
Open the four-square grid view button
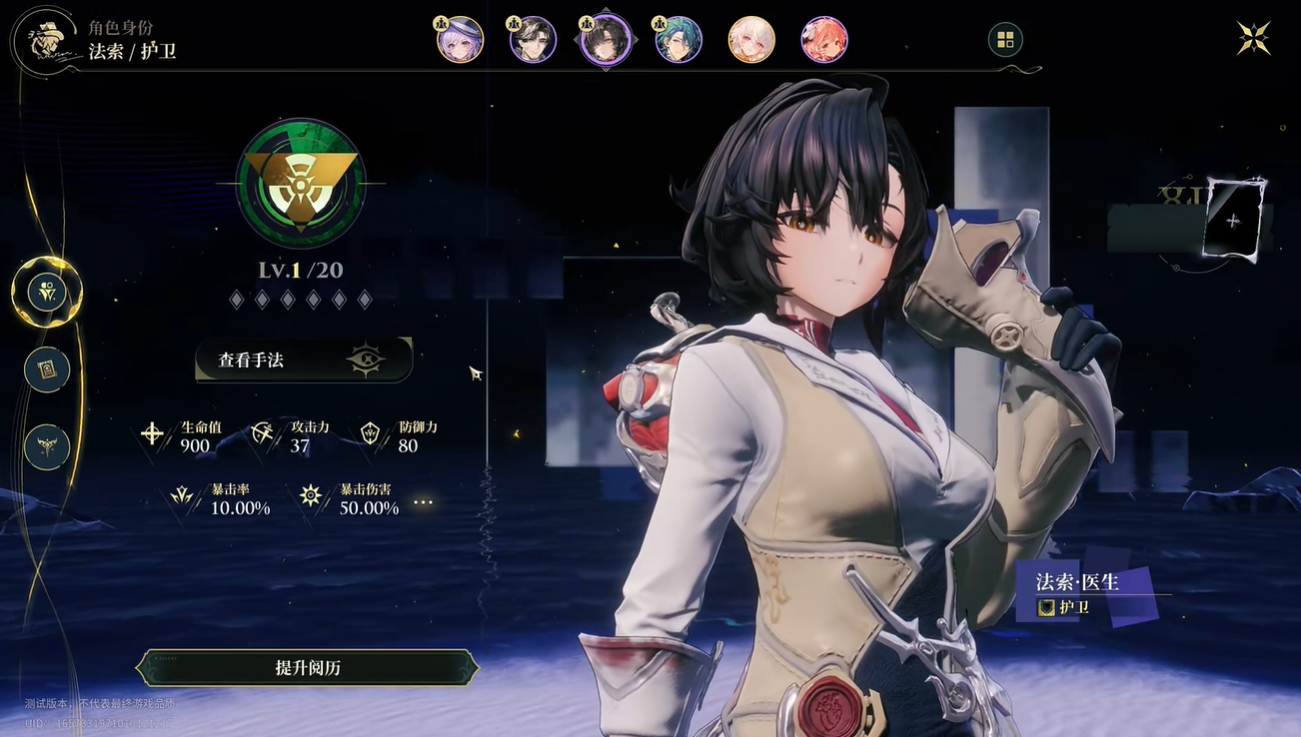pyautogui.click(x=1005, y=40)
